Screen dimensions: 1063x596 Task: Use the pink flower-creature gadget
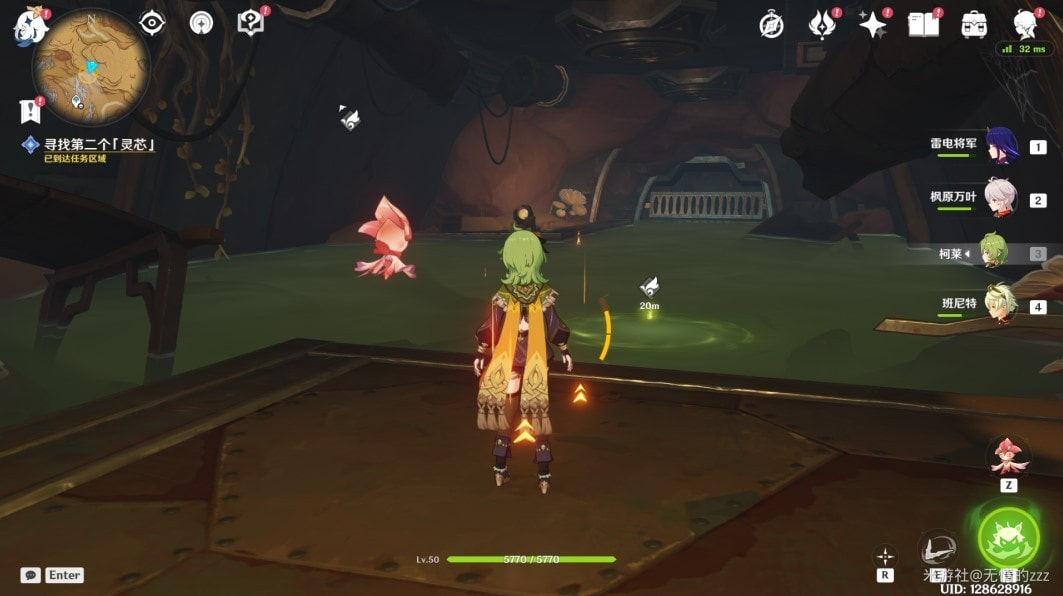[x=1008, y=457]
